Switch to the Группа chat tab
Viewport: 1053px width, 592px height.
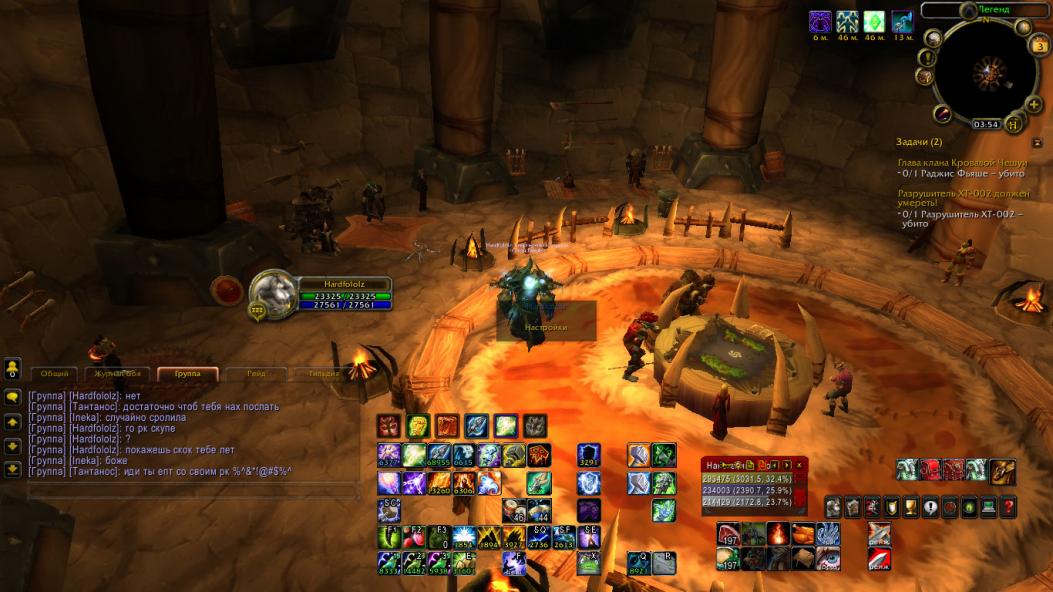(186, 374)
